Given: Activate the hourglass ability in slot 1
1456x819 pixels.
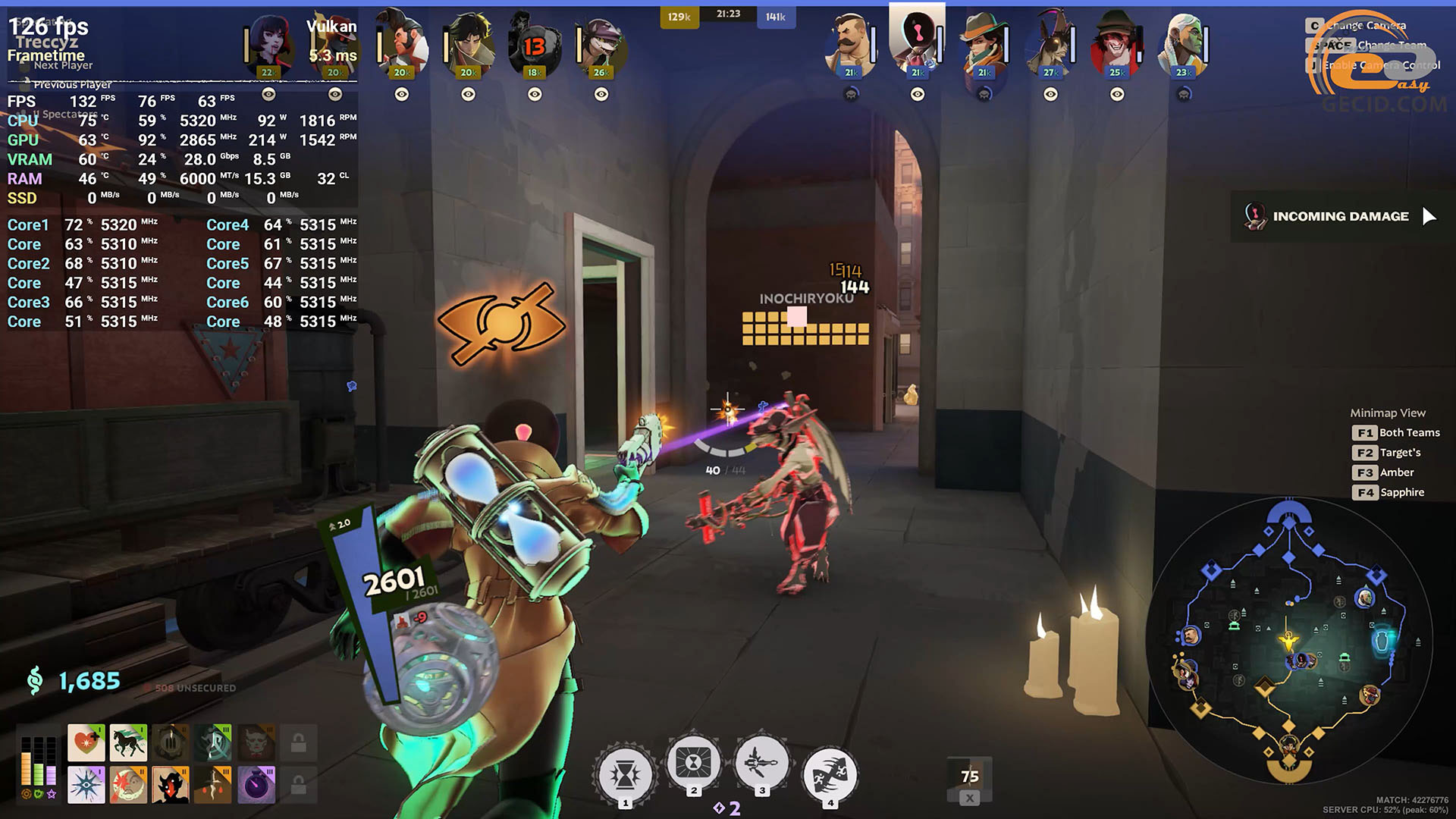Looking at the screenshot, I should click(x=625, y=775).
